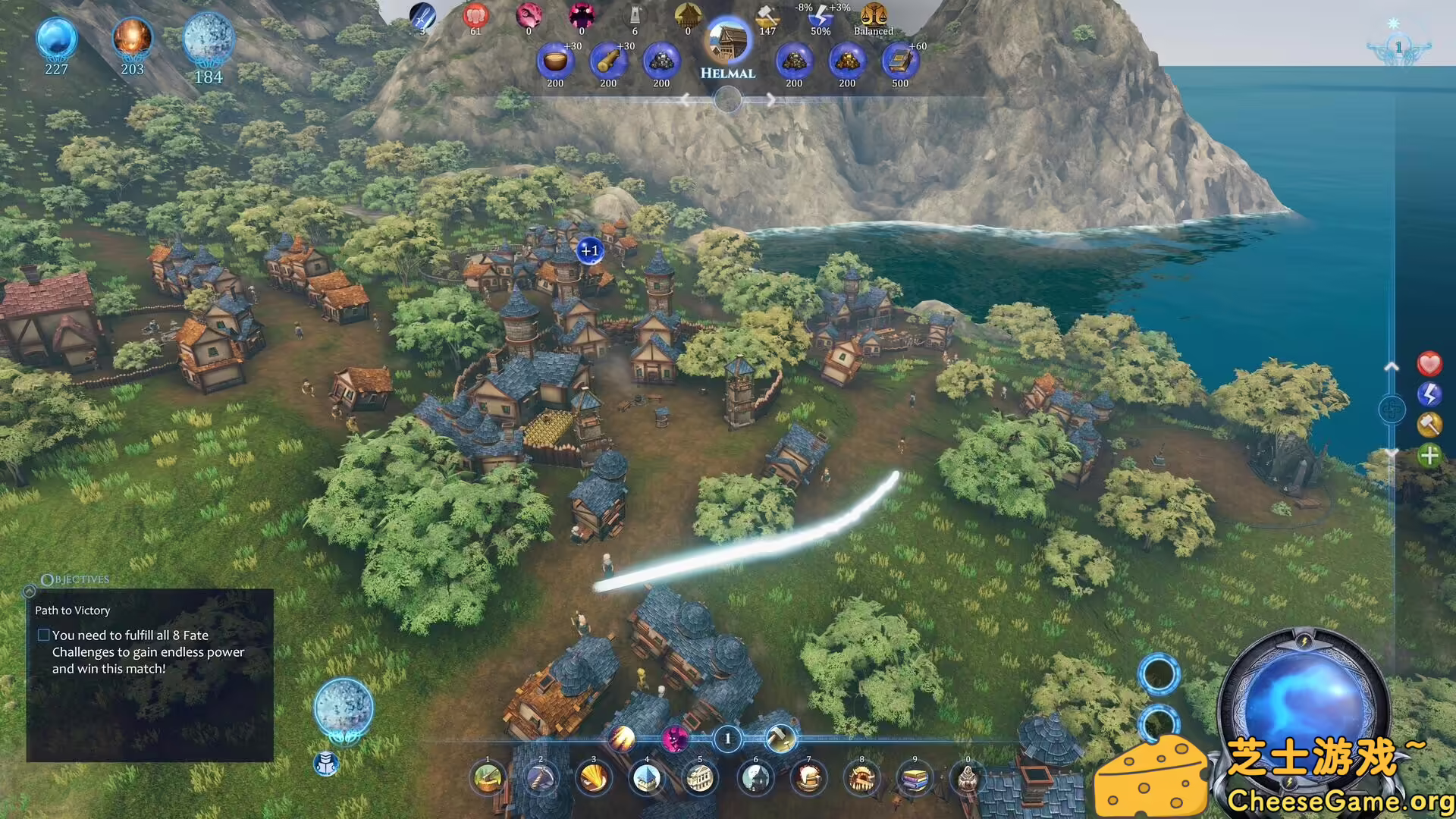The width and height of the screenshot is (1456, 819).
Task: Select the woodcutter building in hotbar slot 1
Action: (x=489, y=779)
